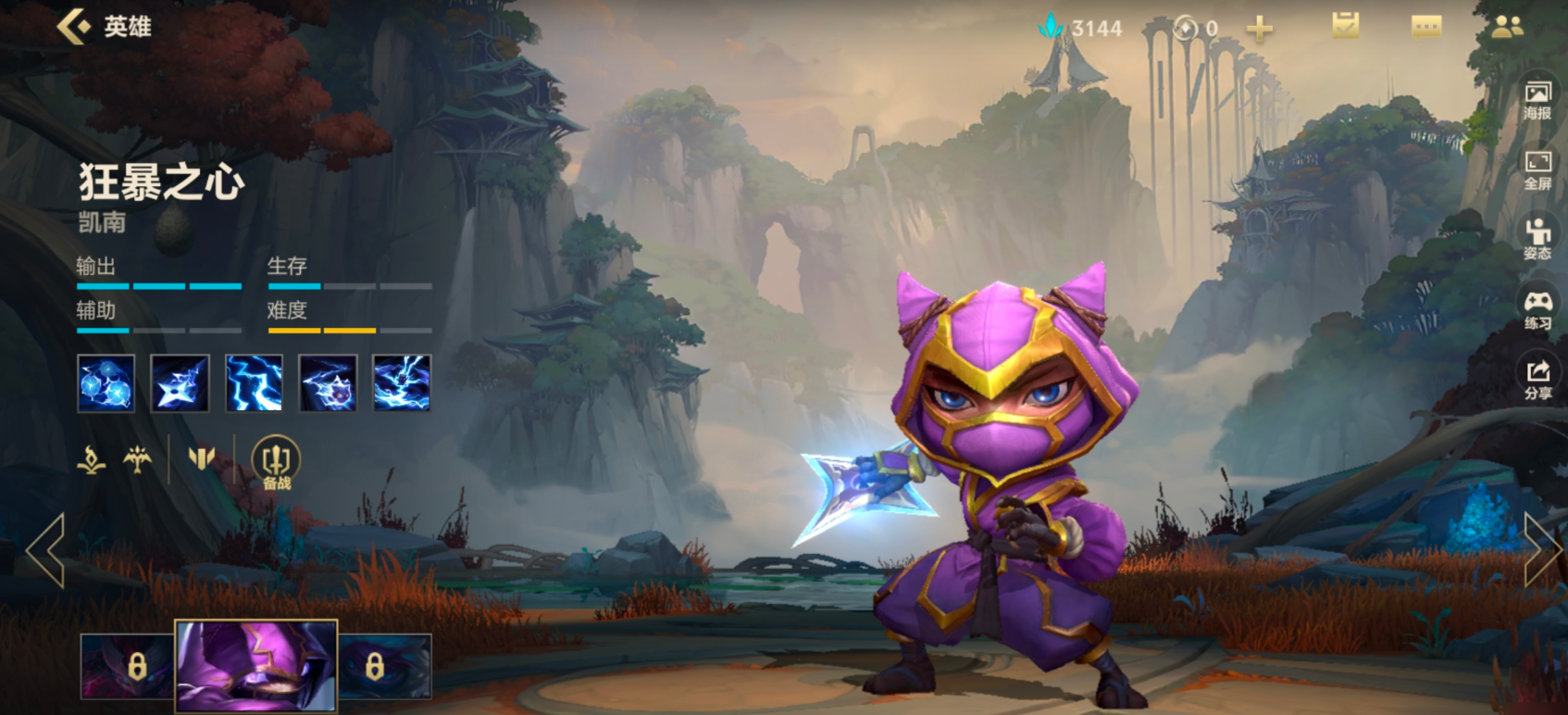This screenshot has width=1568, height=715.
Task: Select the lightning bolts ability icon
Action: click(254, 383)
